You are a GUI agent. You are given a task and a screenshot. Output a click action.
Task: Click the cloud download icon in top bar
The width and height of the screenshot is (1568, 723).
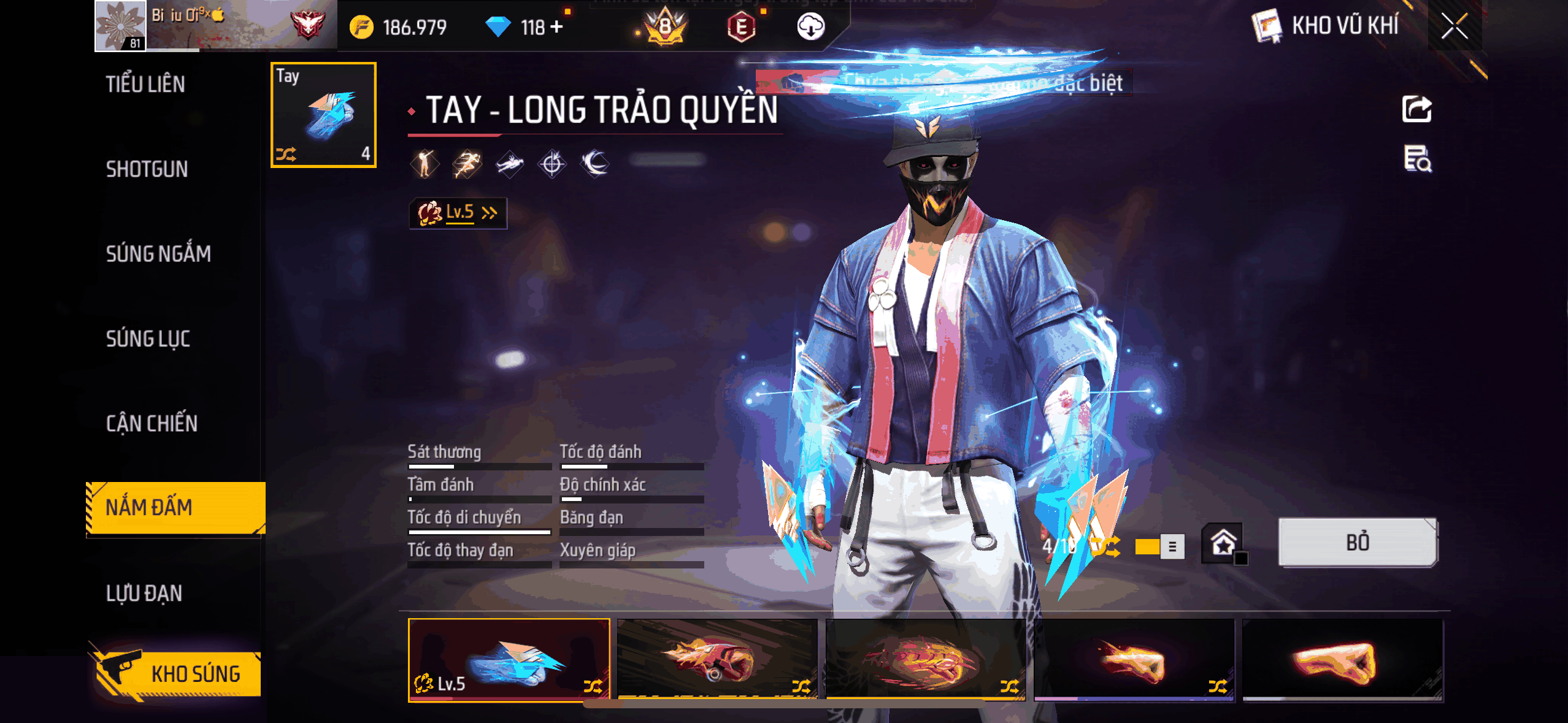pos(811,27)
